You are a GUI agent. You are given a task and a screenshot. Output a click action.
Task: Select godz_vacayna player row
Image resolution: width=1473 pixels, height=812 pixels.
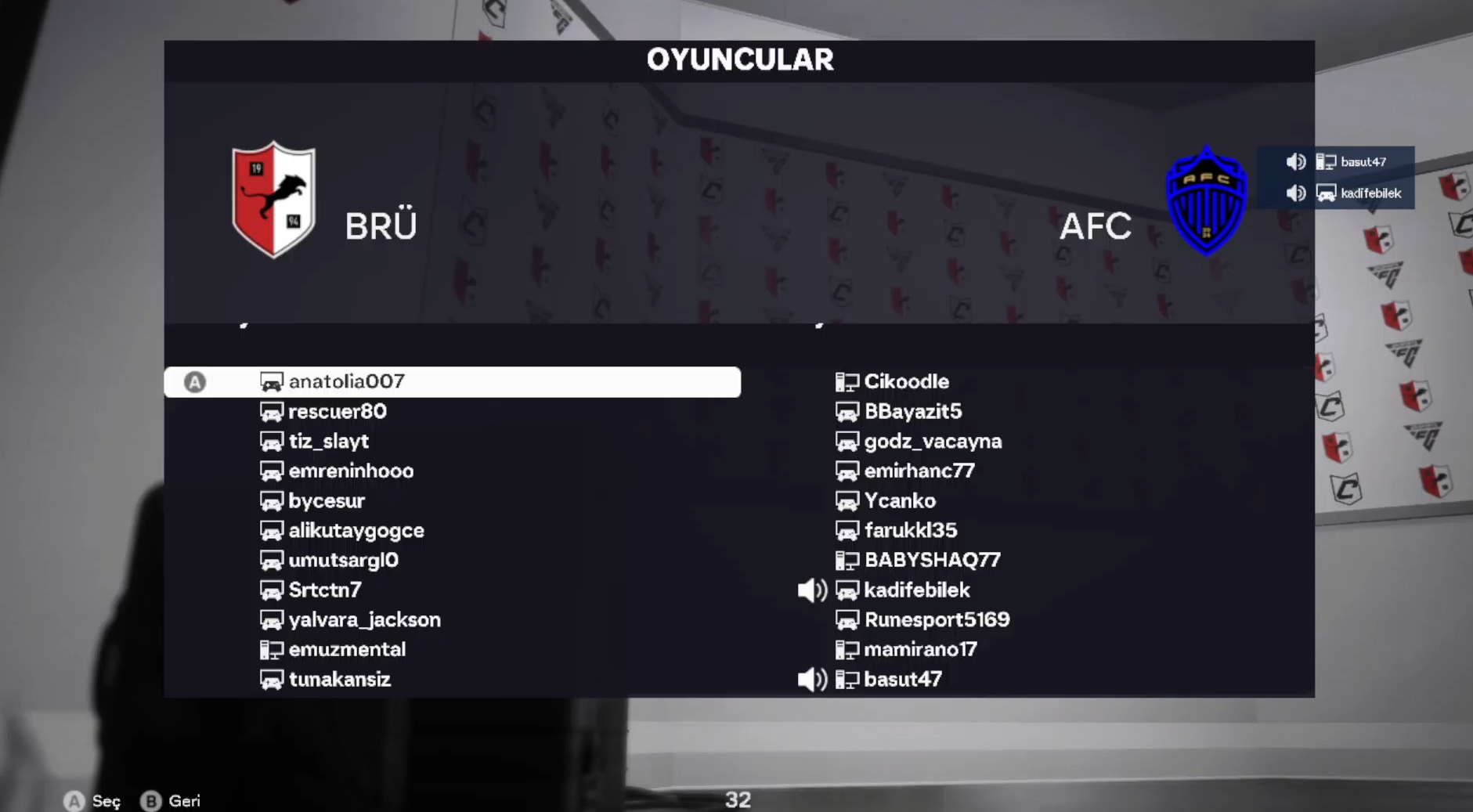[933, 441]
